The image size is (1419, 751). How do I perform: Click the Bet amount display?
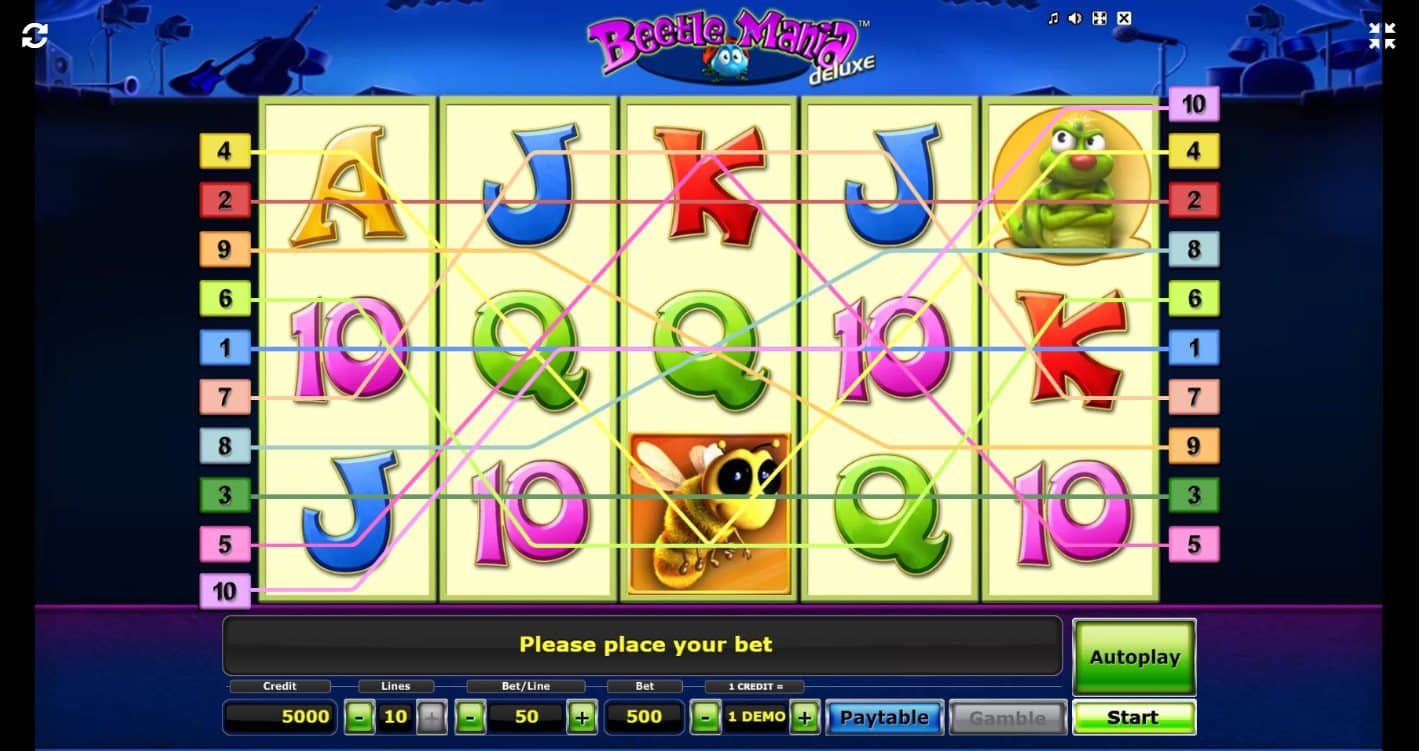(644, 716)
